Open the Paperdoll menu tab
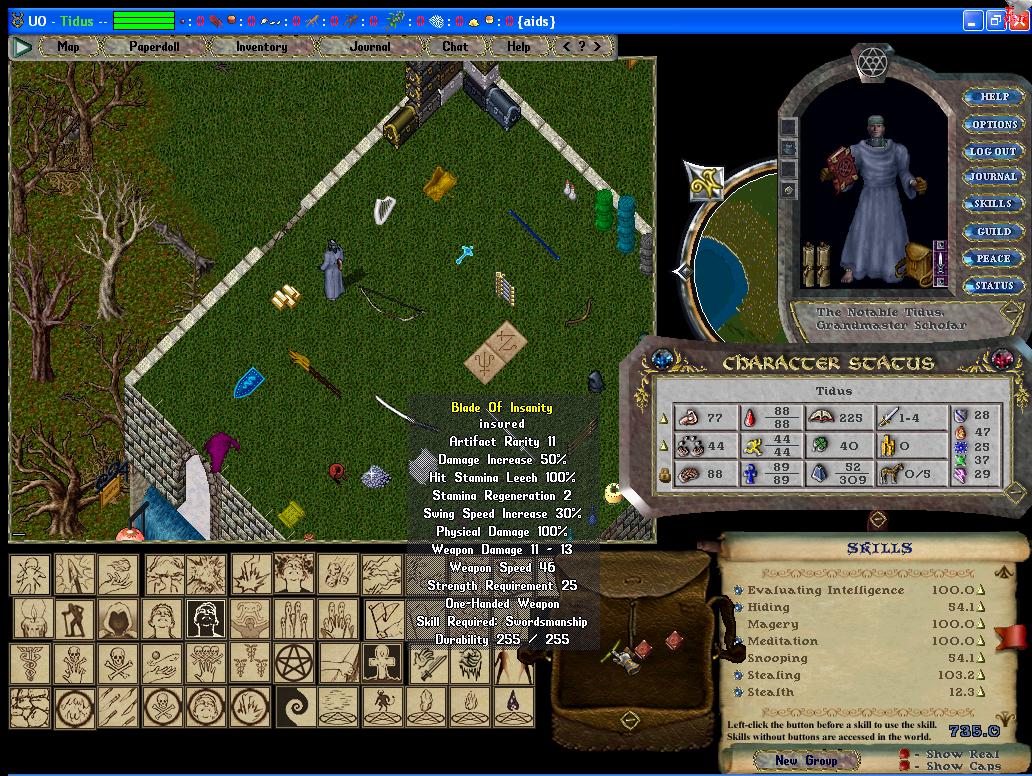 pos(153,46)
